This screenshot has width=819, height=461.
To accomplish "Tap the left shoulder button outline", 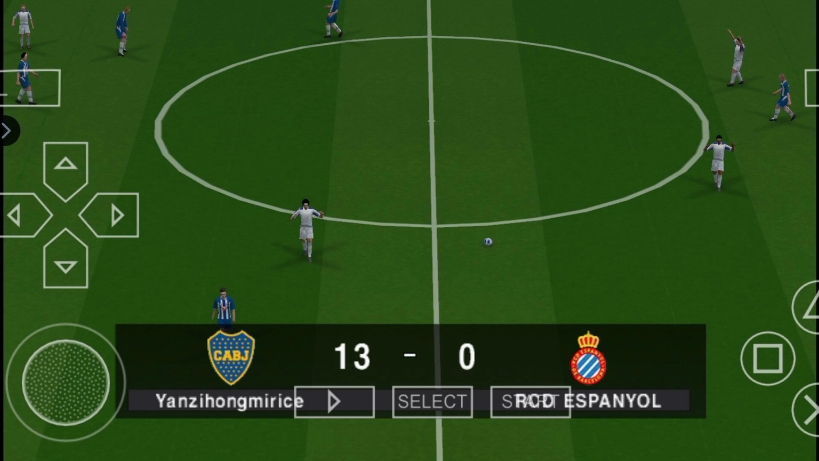I will (30, 88).
